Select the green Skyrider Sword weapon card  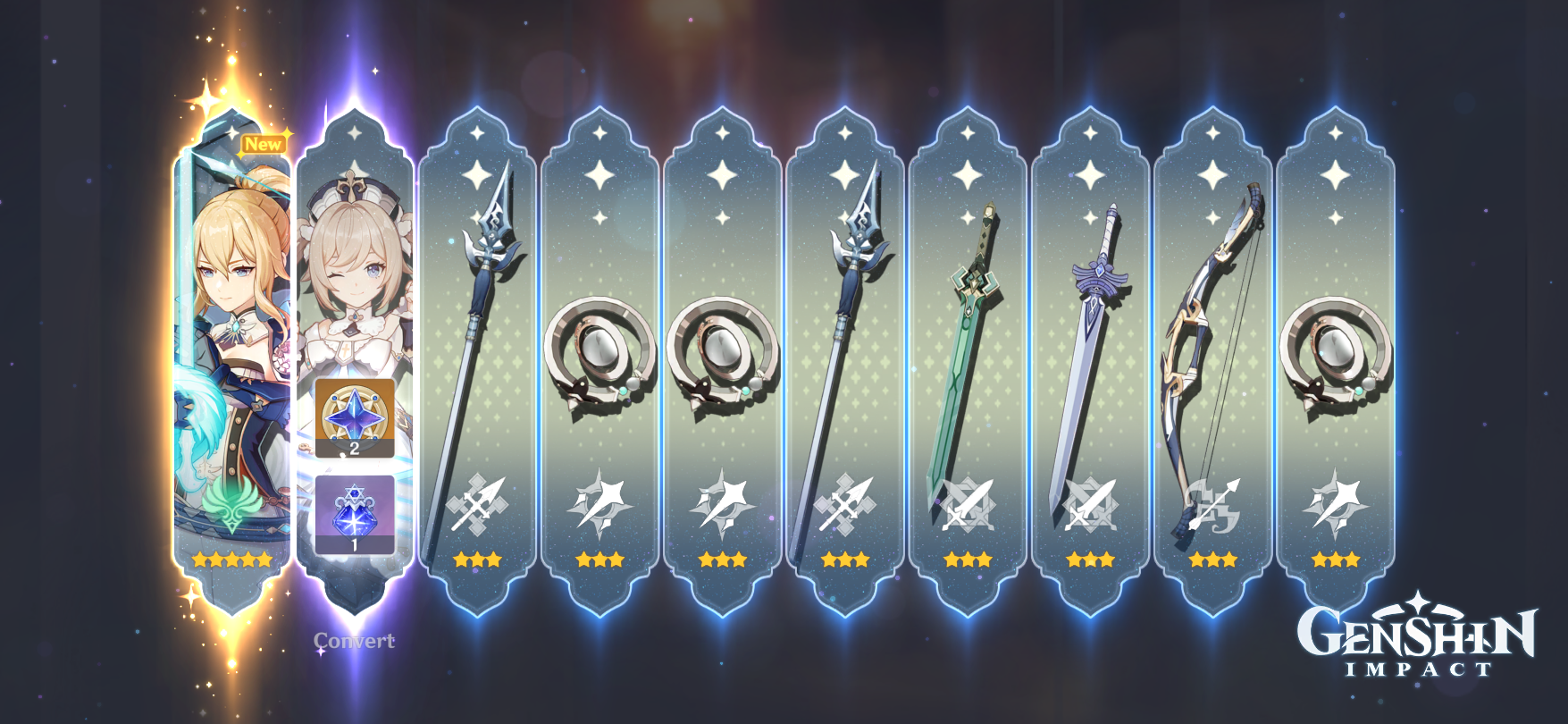coord(968,340)
